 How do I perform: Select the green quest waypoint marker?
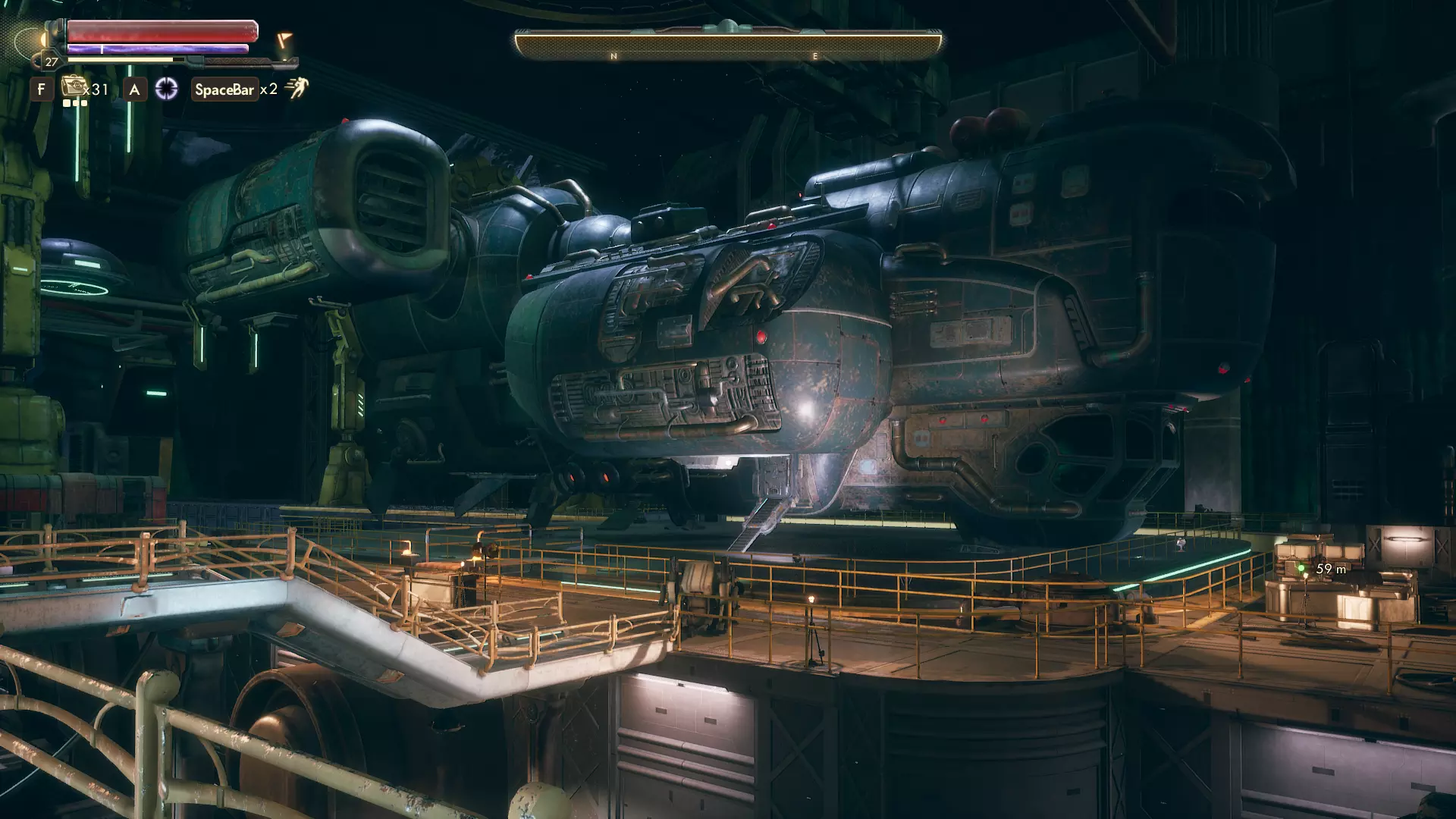tap(1301, 568)
